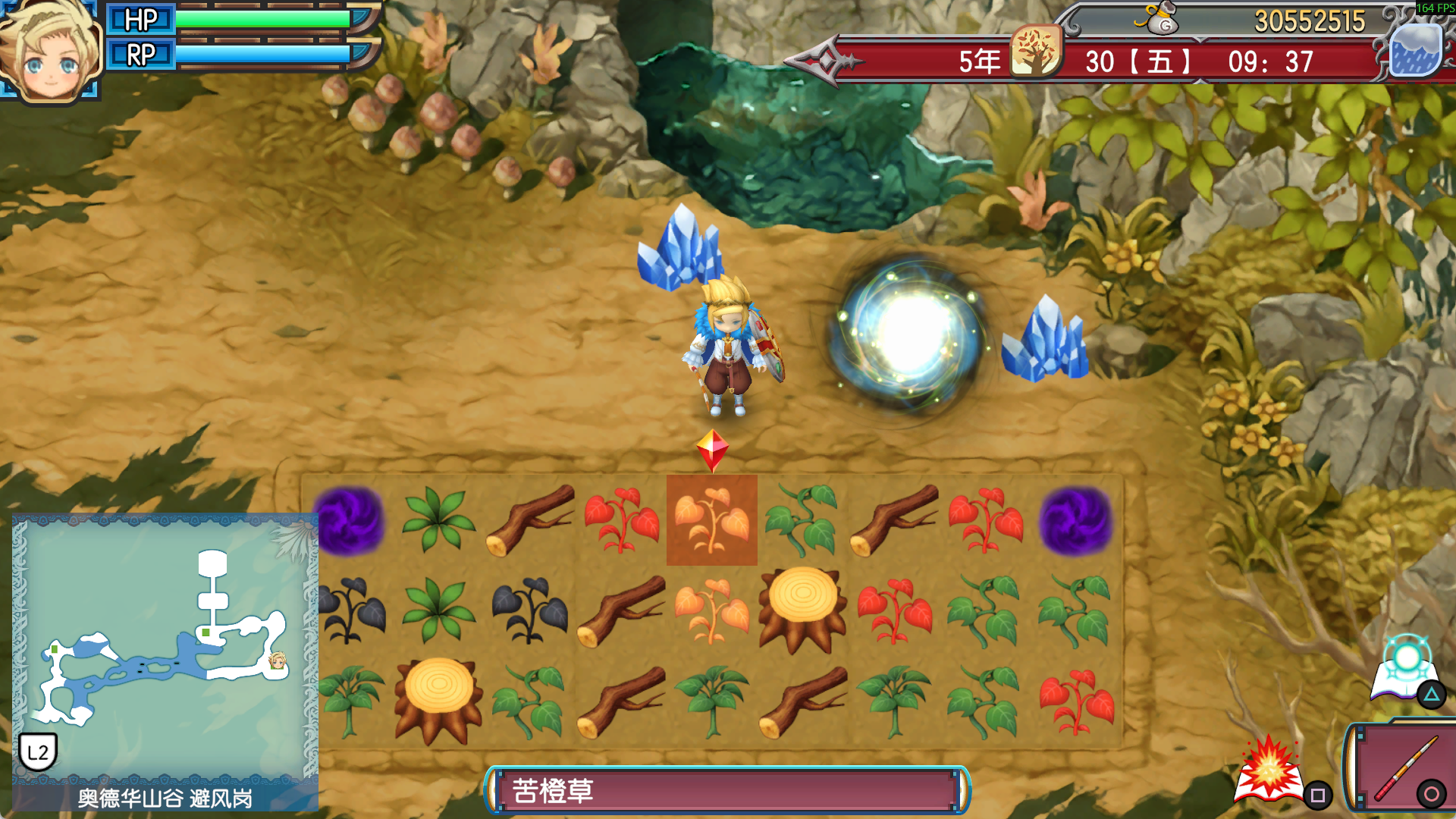1456x819 pixels.
Task: Select the equipped spear weapon slot
Action: [1401, 767]
